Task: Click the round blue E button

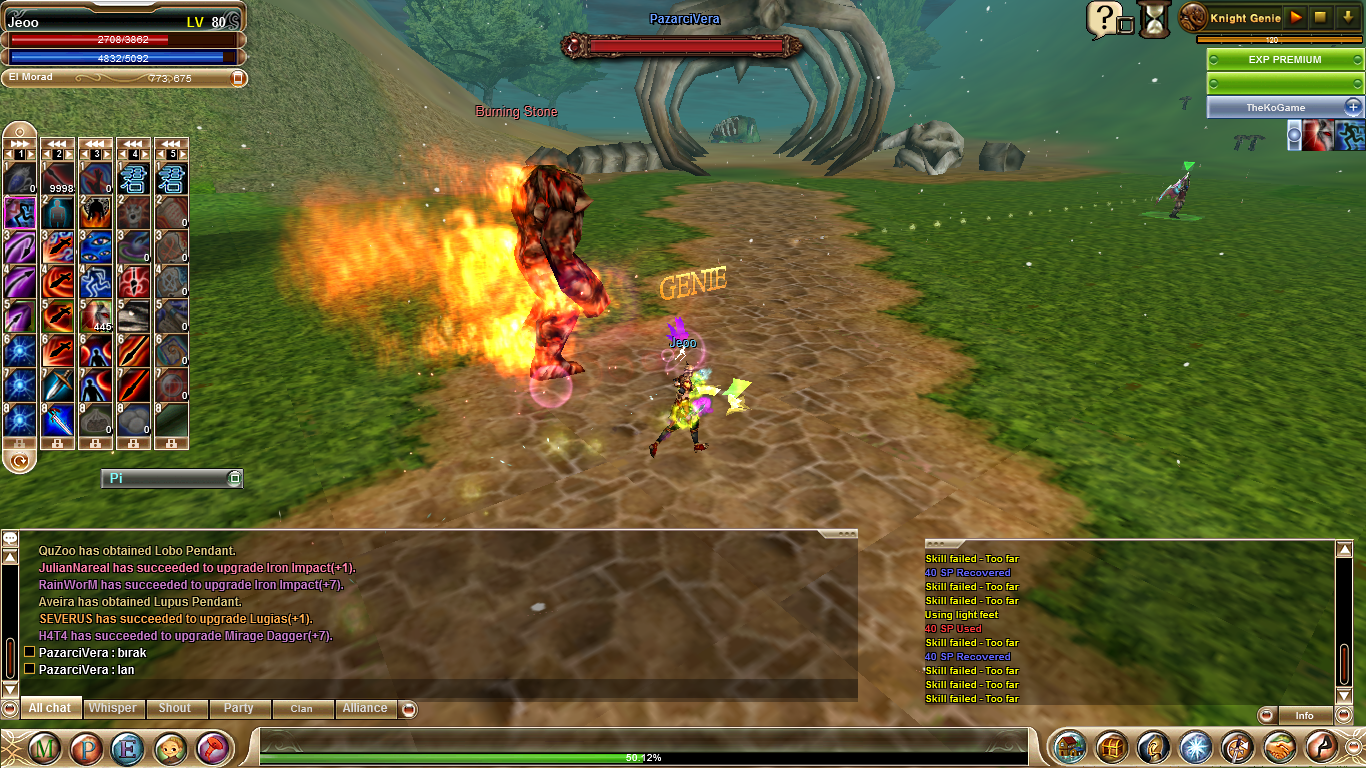Action: (x=127, y=748)
